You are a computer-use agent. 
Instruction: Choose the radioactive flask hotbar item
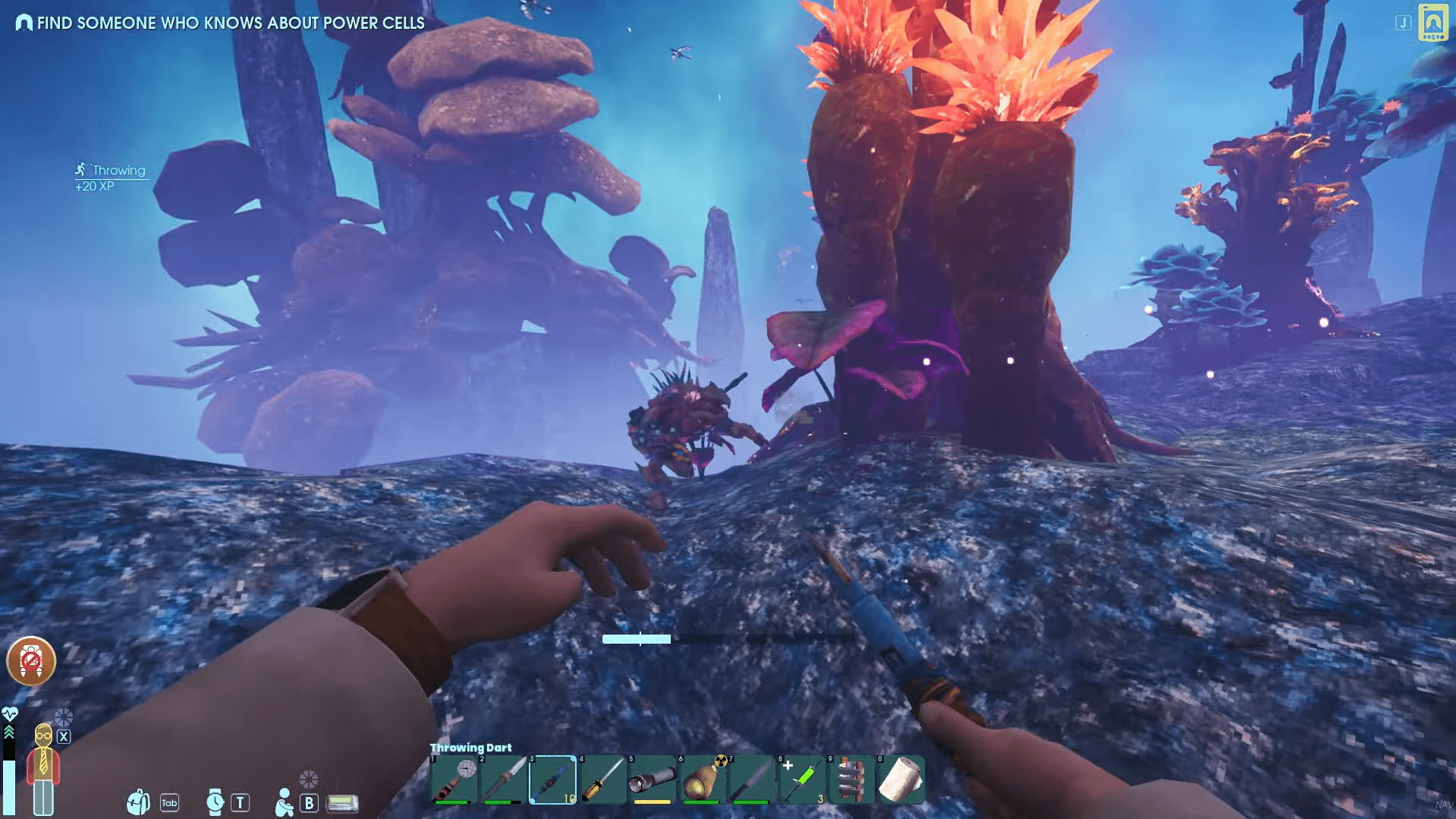[x=703, y=779]
